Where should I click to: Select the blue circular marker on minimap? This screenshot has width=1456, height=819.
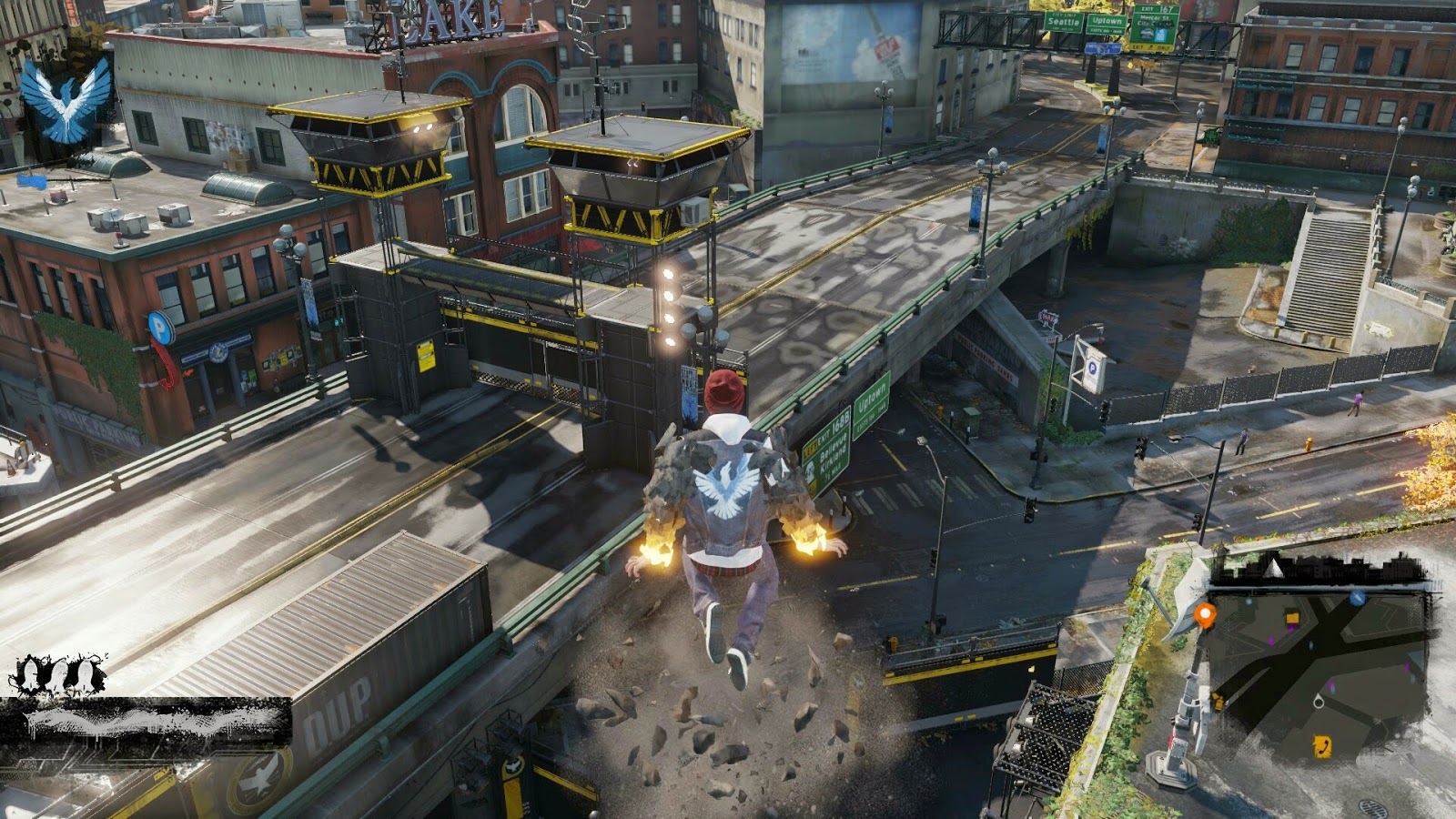pos(1357,598)
